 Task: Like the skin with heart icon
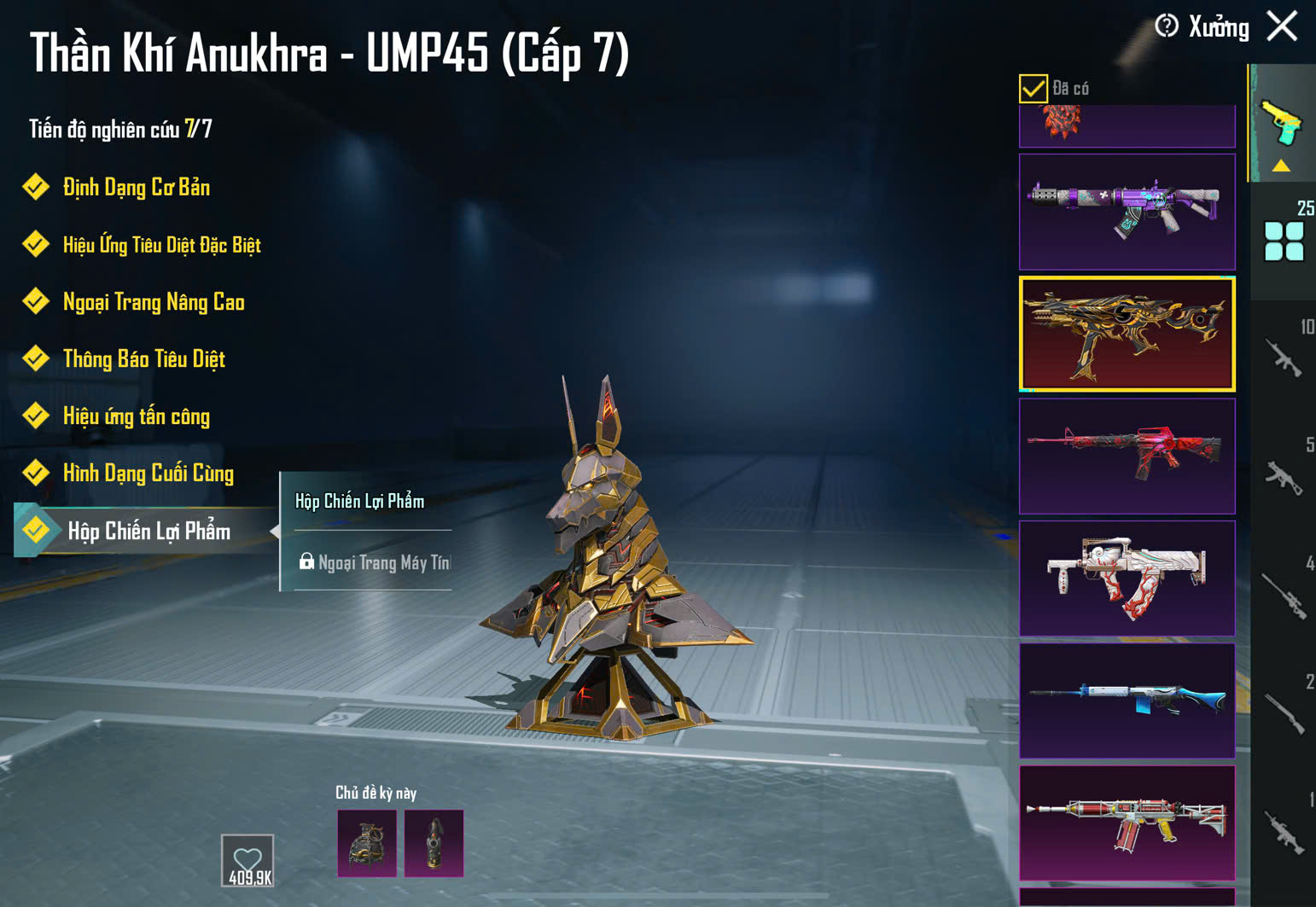[247, 860]
